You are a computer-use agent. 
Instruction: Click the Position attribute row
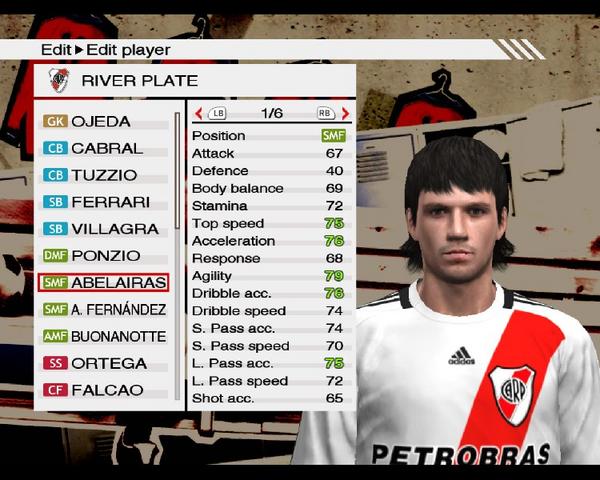point(268,136)
